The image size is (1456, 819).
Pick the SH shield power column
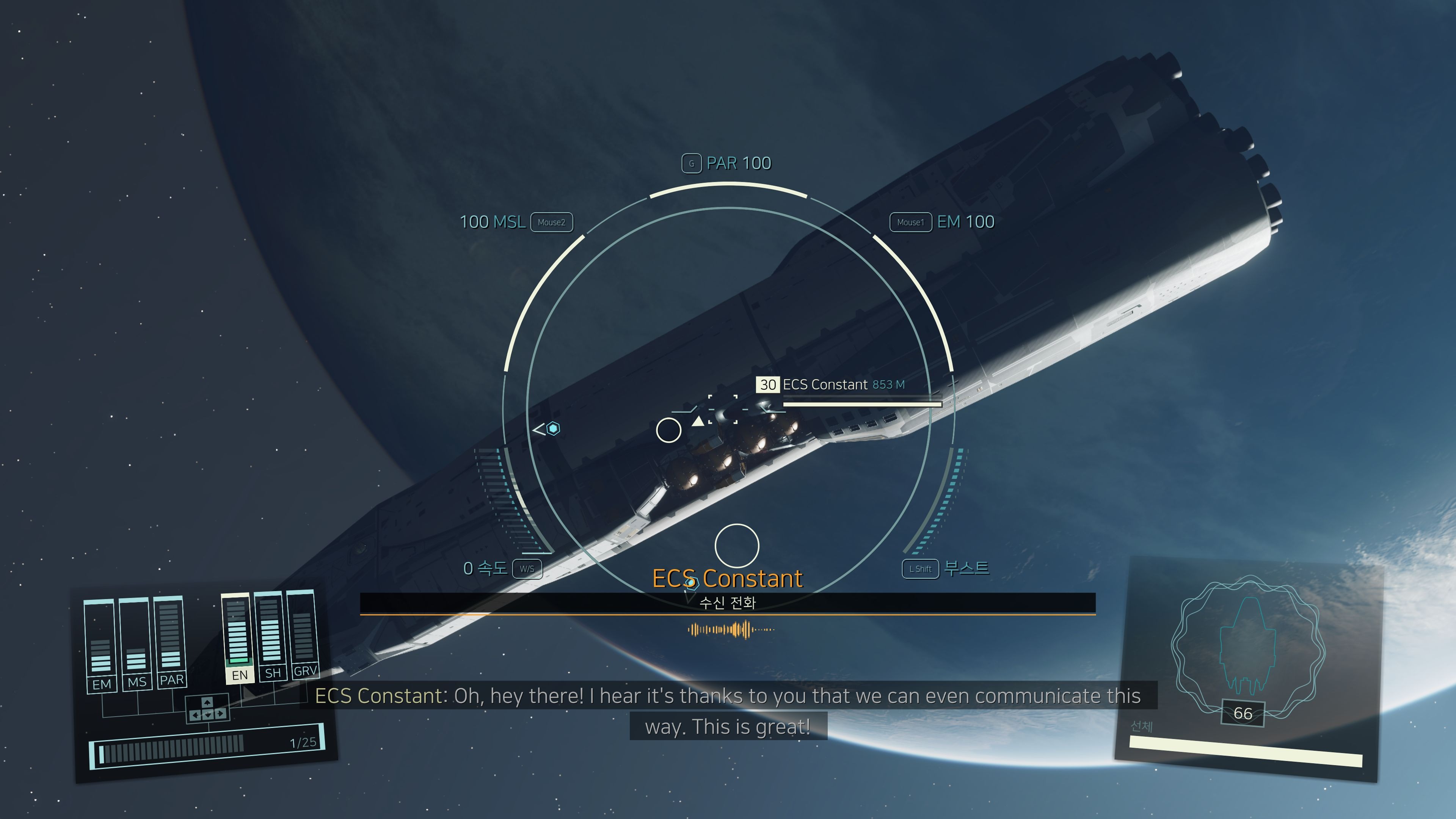coord(271,633)
